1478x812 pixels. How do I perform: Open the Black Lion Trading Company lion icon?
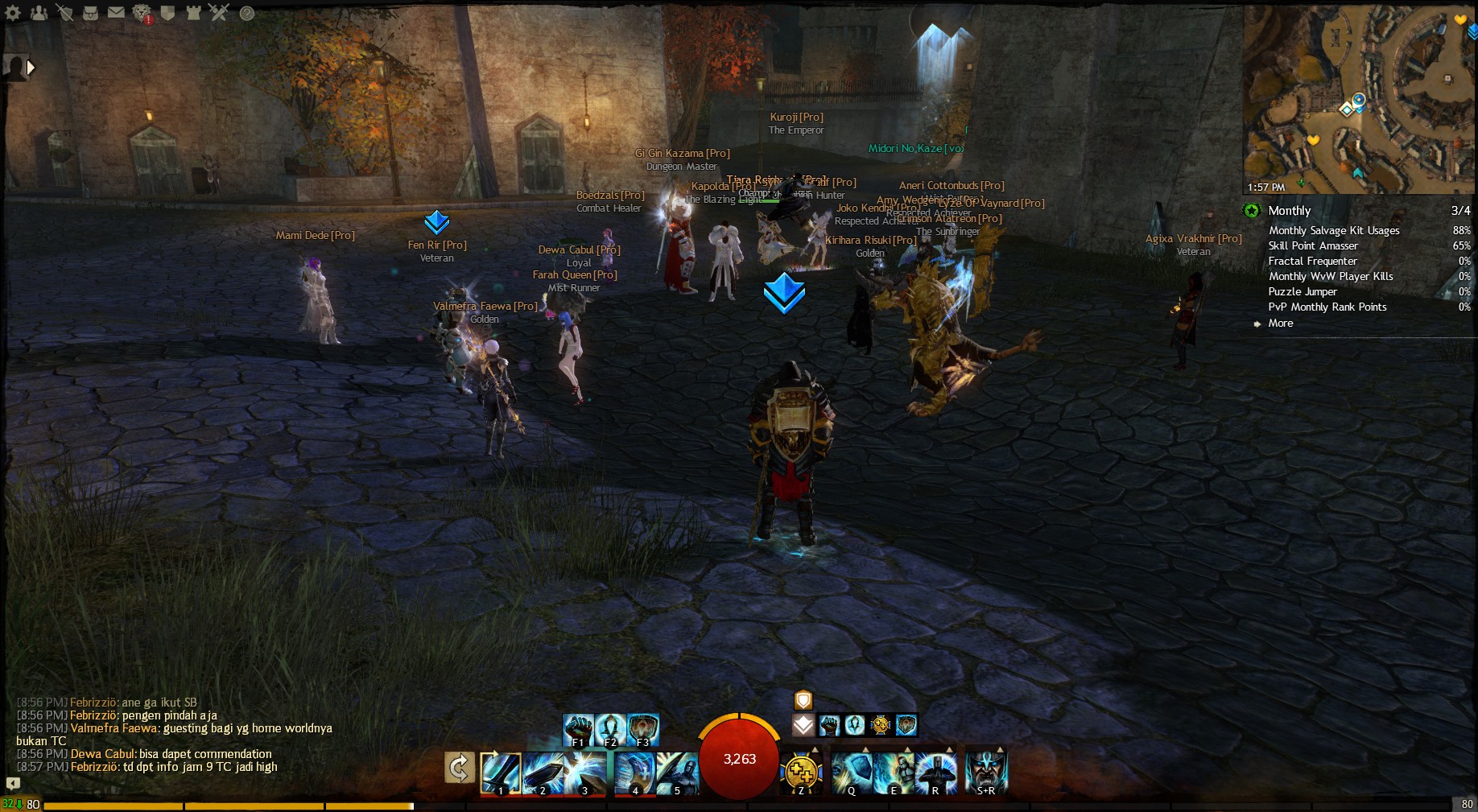(x=141, y=13)
